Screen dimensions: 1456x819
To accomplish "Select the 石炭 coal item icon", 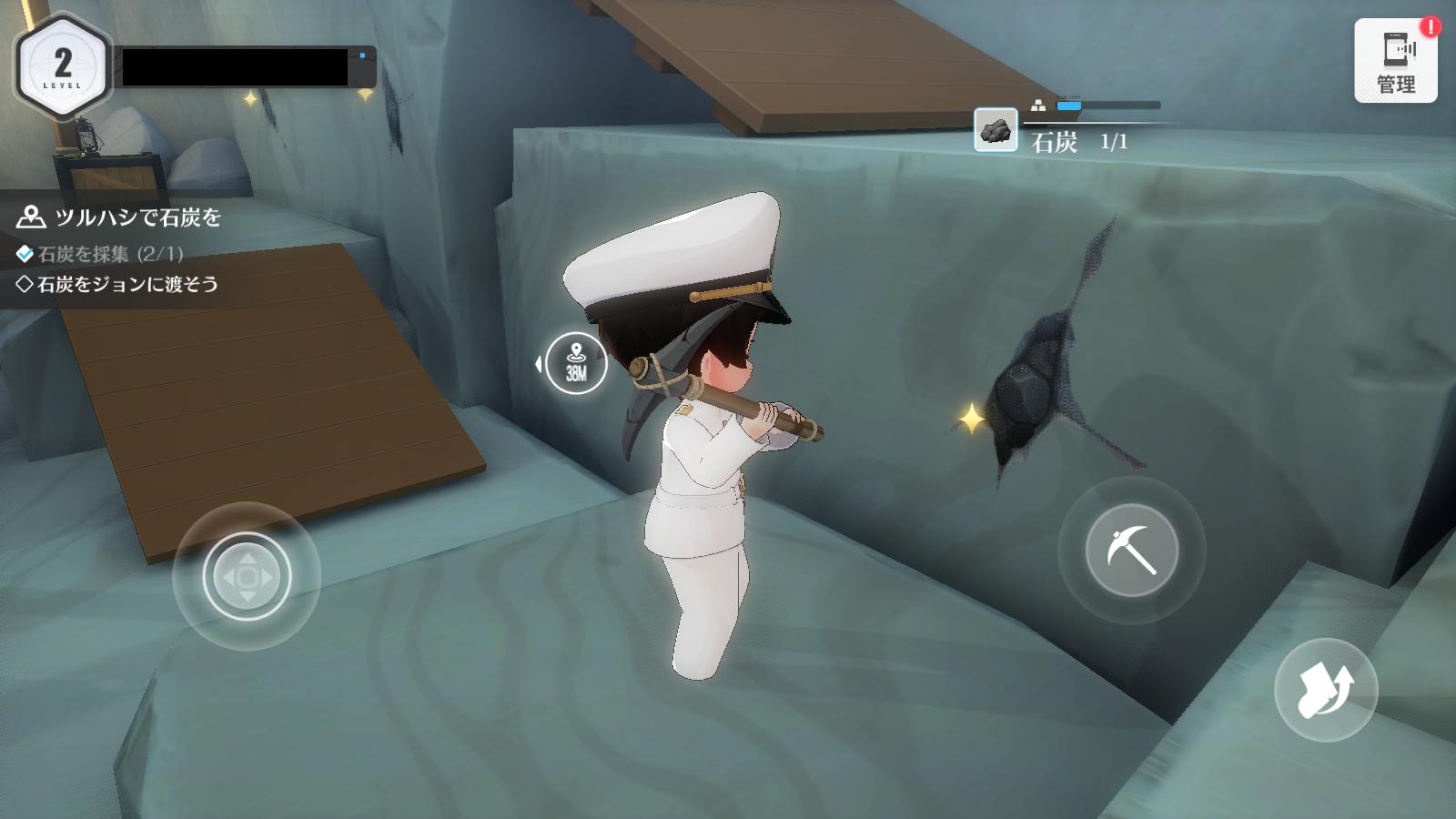I will click(x=996, y=130).
